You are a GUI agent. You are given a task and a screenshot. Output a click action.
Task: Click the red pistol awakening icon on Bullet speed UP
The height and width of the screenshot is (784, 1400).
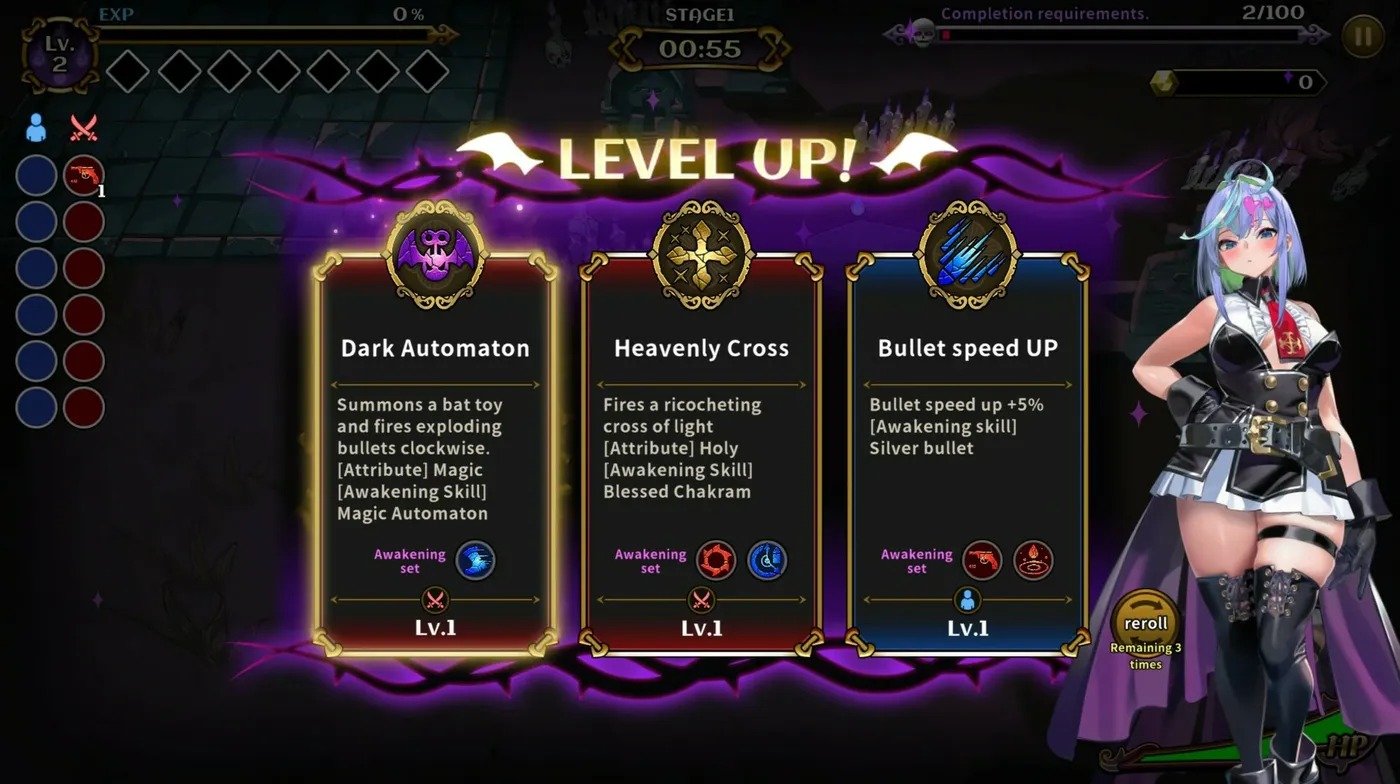coord(982,561)
